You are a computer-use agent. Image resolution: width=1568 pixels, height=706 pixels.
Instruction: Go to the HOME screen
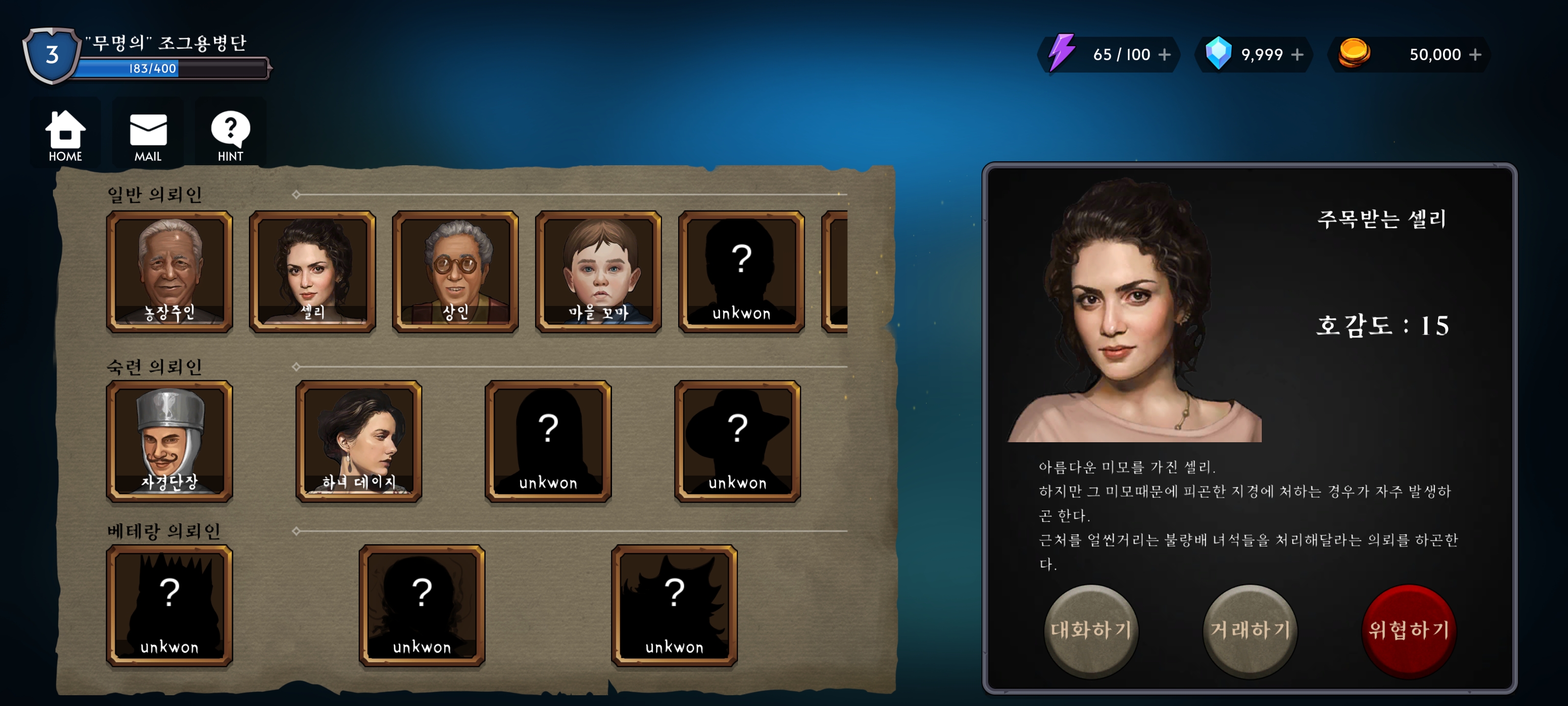pos(65,135)
